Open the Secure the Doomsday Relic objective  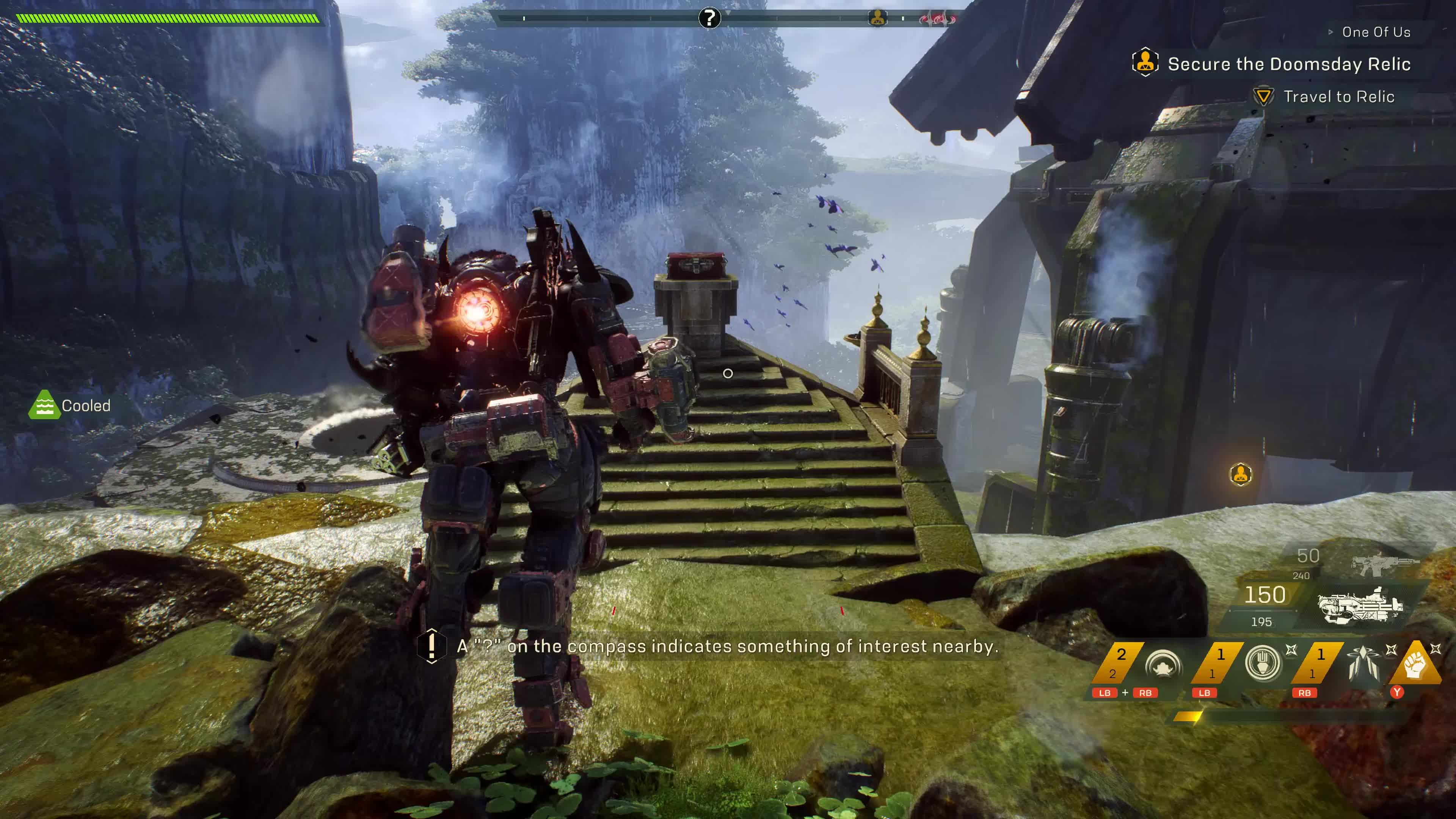1289,64
